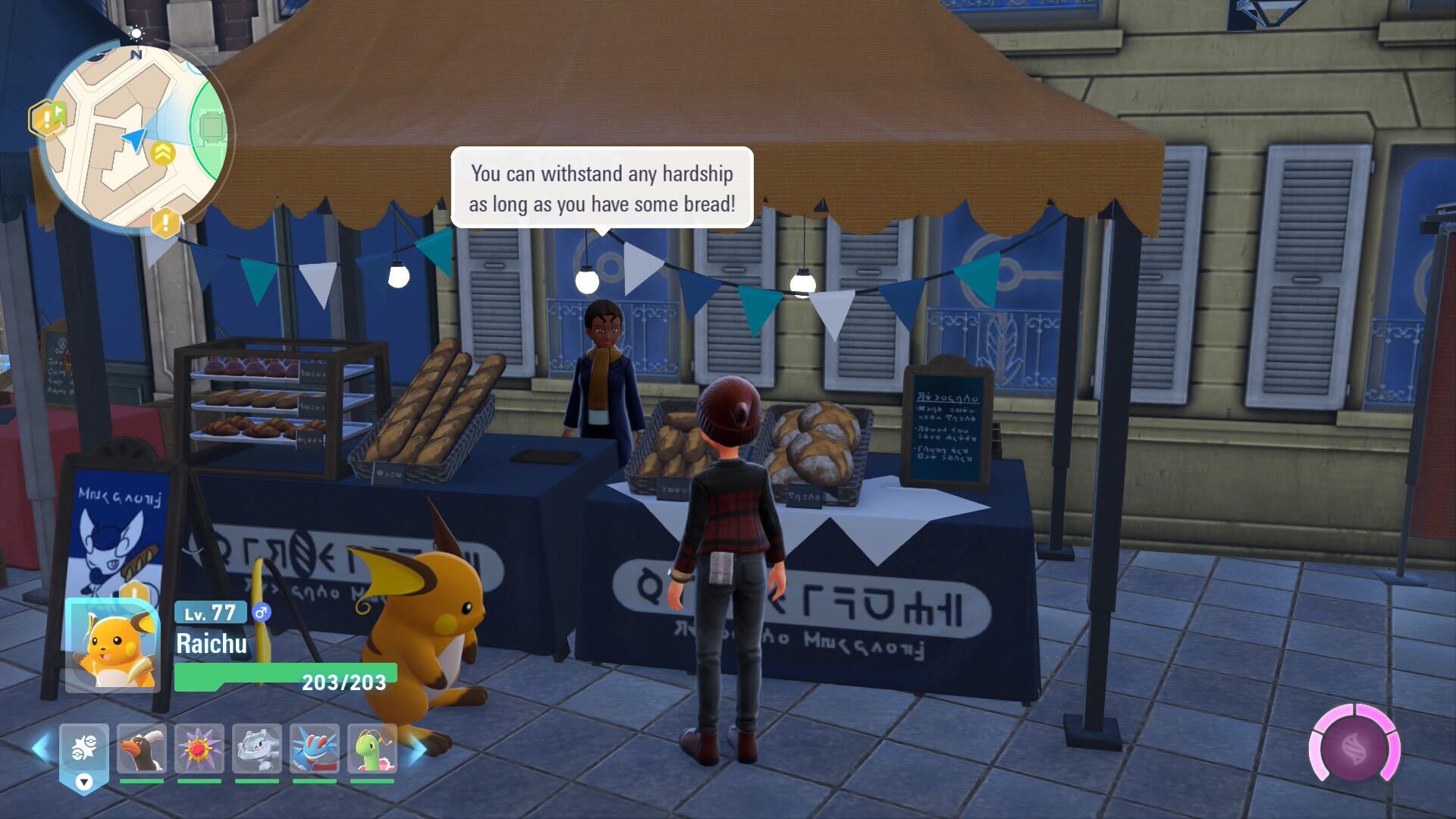Pick Meganium from the party bar
Image resolution: width=1456 pixels, height=819 pixels.
point(372,749)
